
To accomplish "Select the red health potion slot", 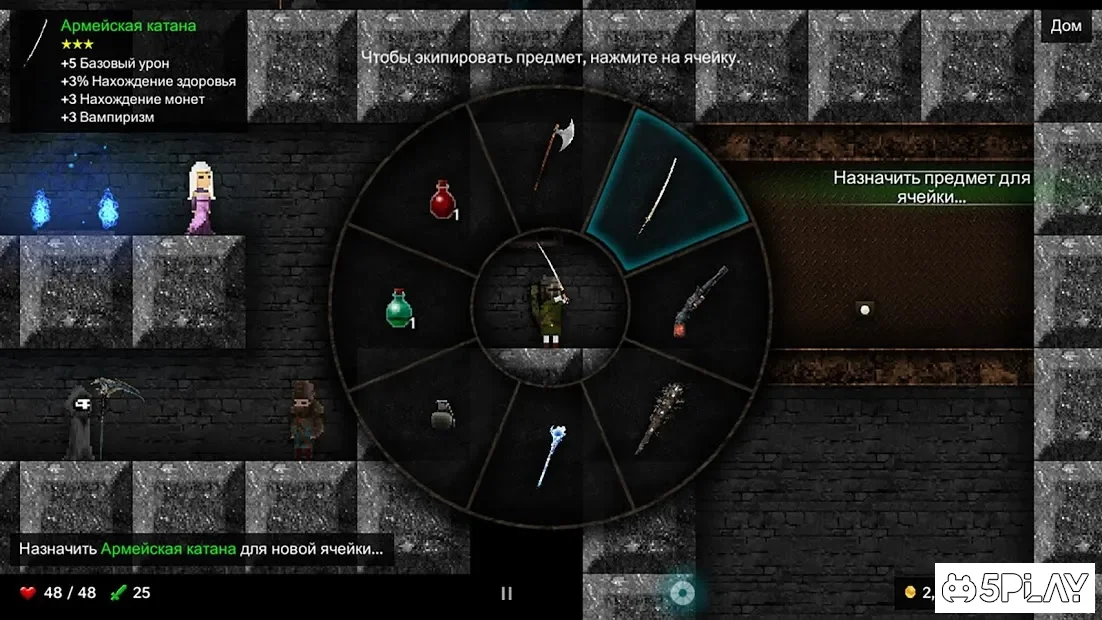I will pos(443,199).
